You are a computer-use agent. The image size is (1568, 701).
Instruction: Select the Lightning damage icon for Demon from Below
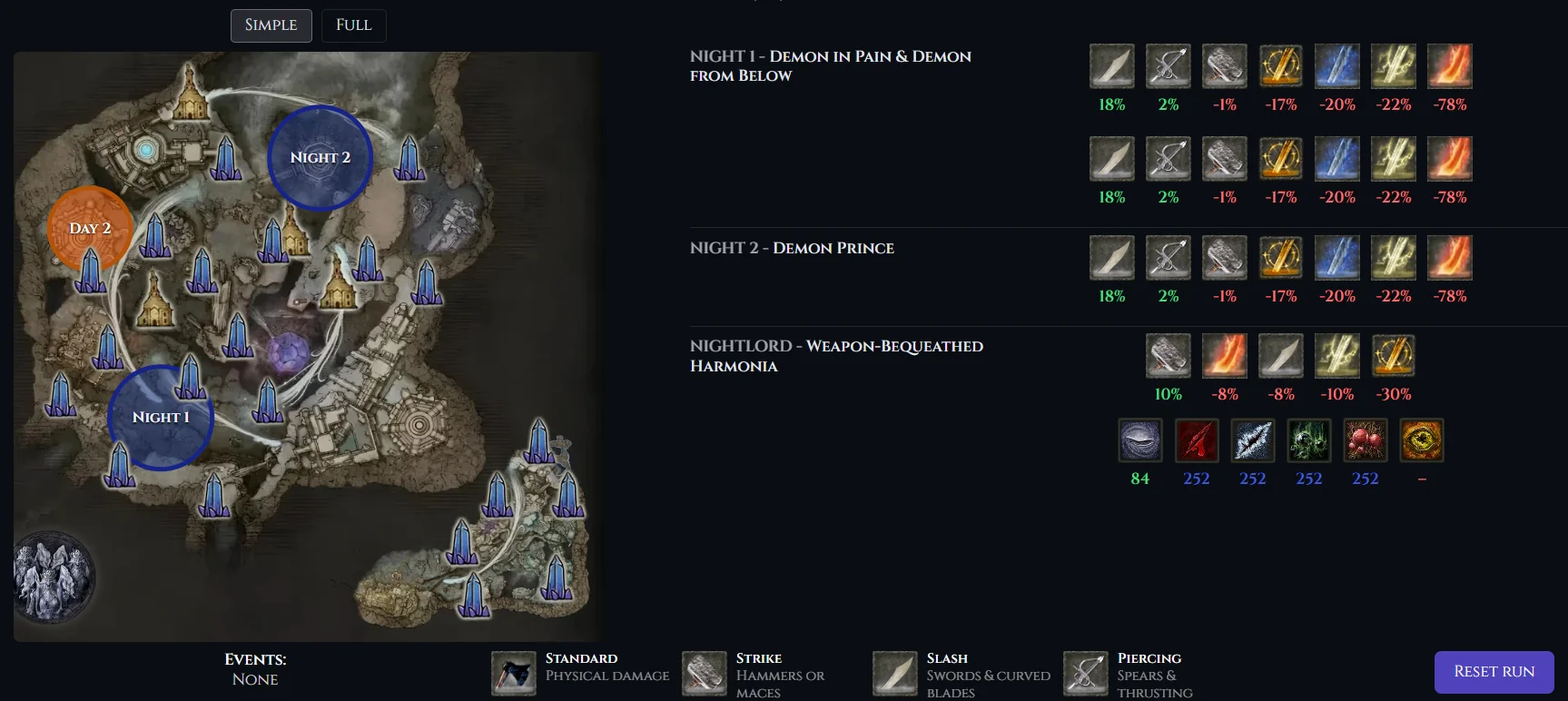click(x=1394, y=158)
